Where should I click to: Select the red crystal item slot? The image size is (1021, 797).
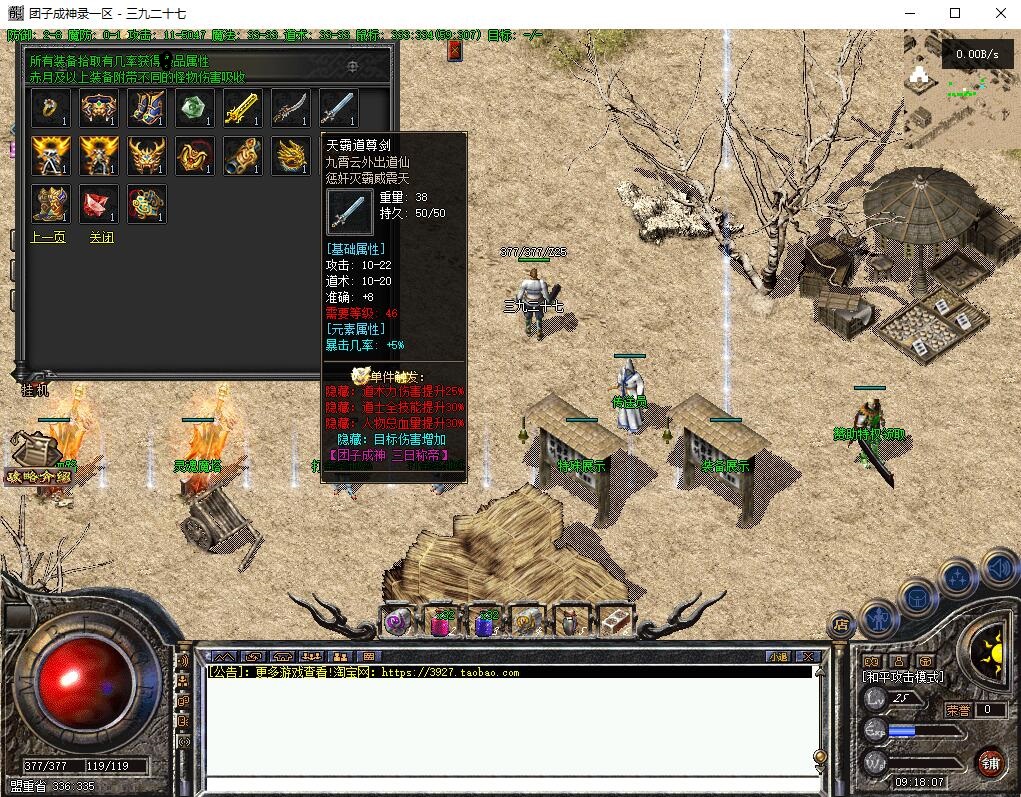click(x=99, y=204)
